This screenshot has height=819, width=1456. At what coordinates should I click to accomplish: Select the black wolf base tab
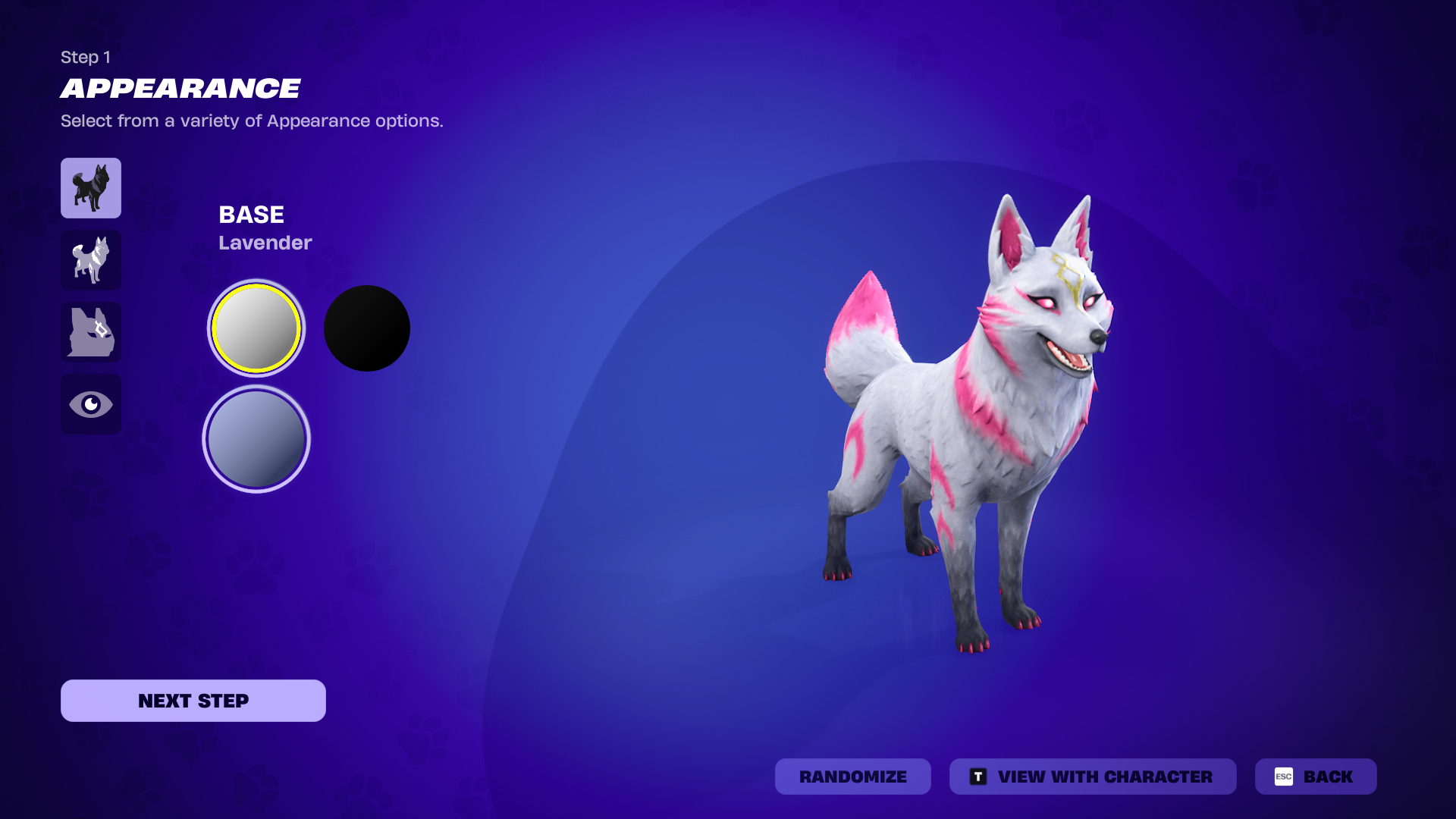click(91, 188)
